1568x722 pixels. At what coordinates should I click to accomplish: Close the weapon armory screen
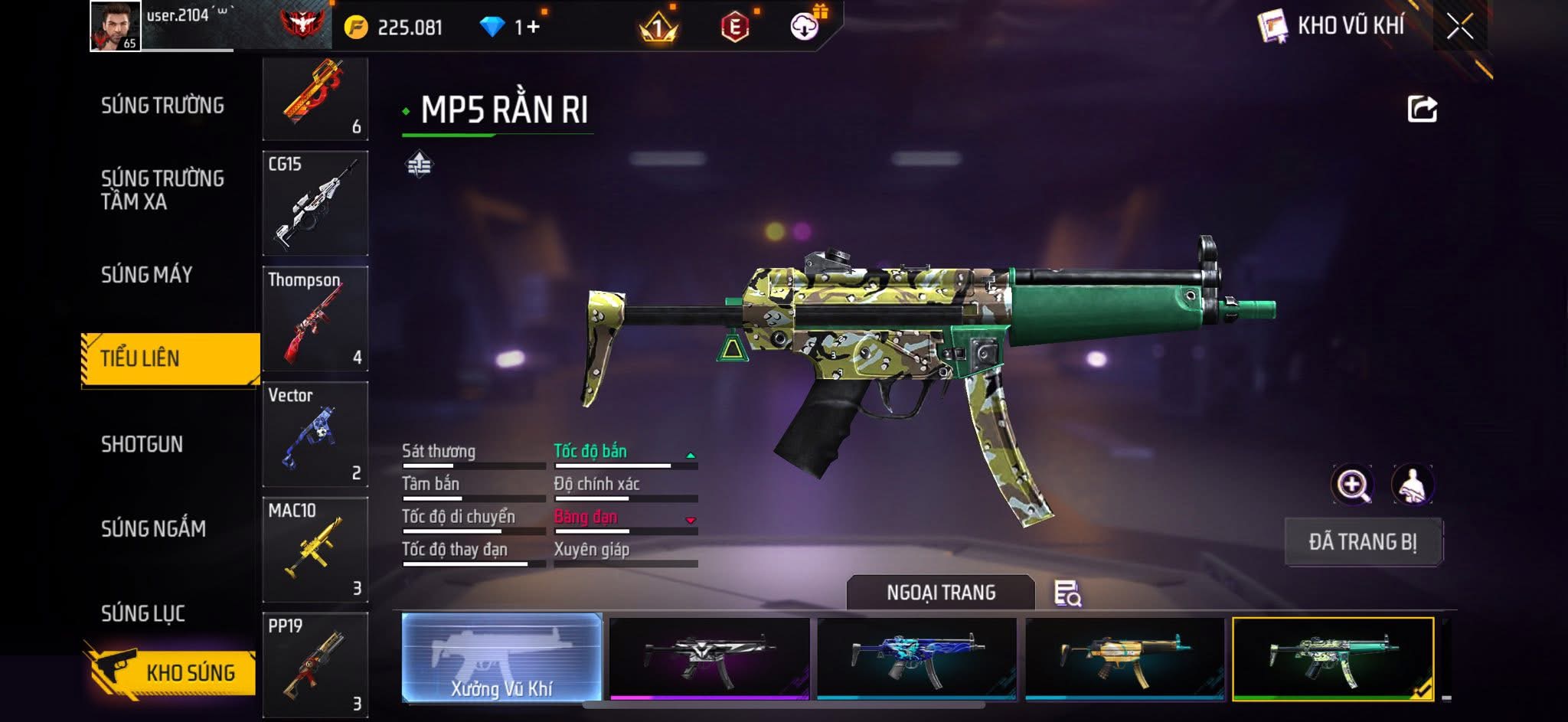pyautogui.click(x=1459, y=27)
